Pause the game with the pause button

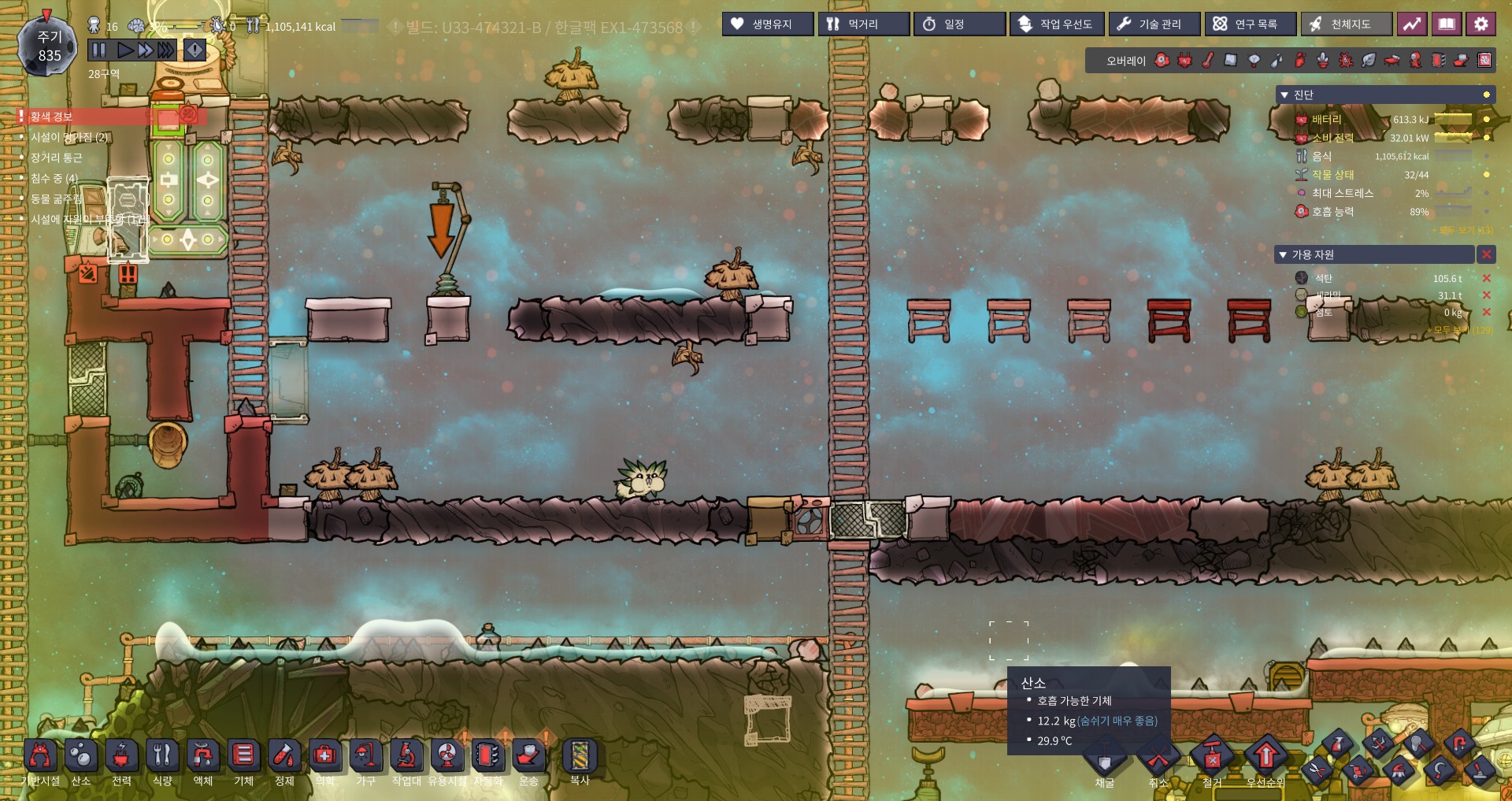coord(98,50)
